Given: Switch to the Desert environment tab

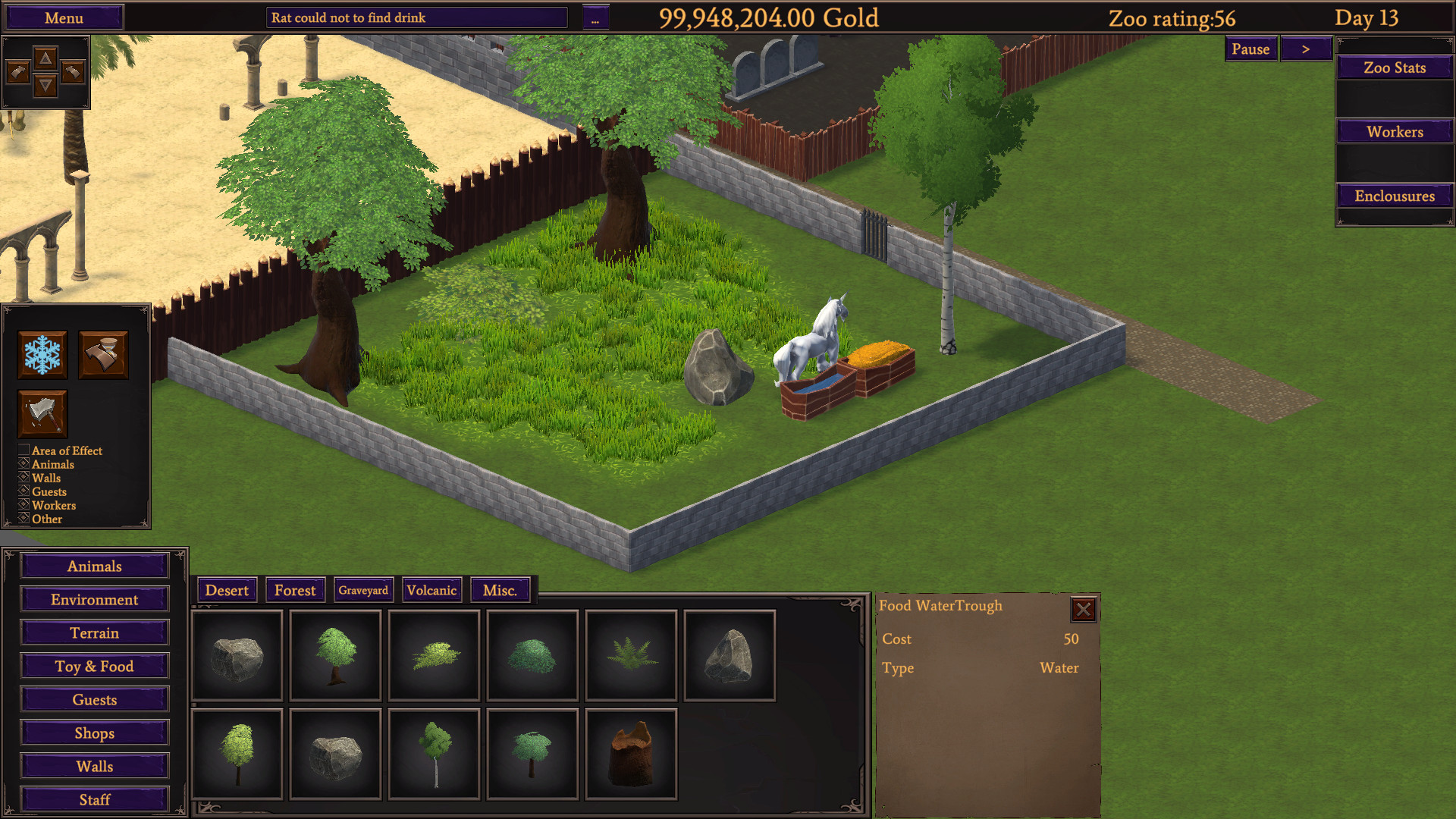Looking at the screenshot, I should pos(227,589).
